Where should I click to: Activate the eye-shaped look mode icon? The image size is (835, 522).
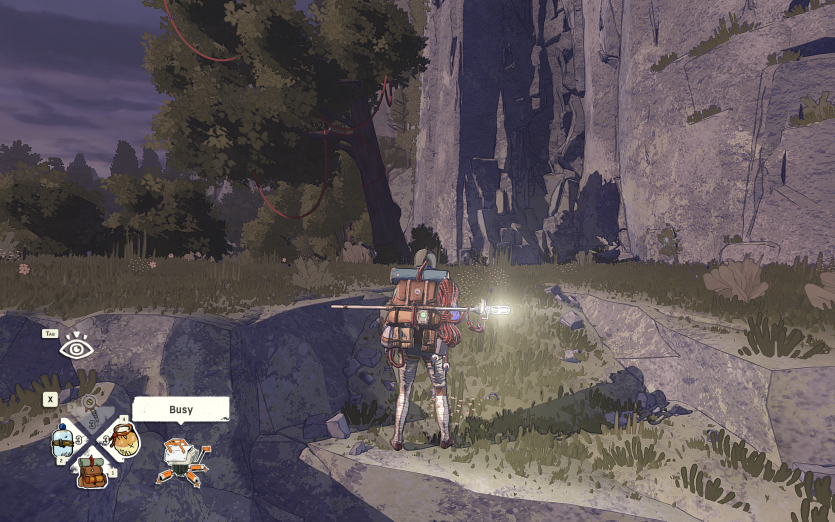(x=75, y=348)
